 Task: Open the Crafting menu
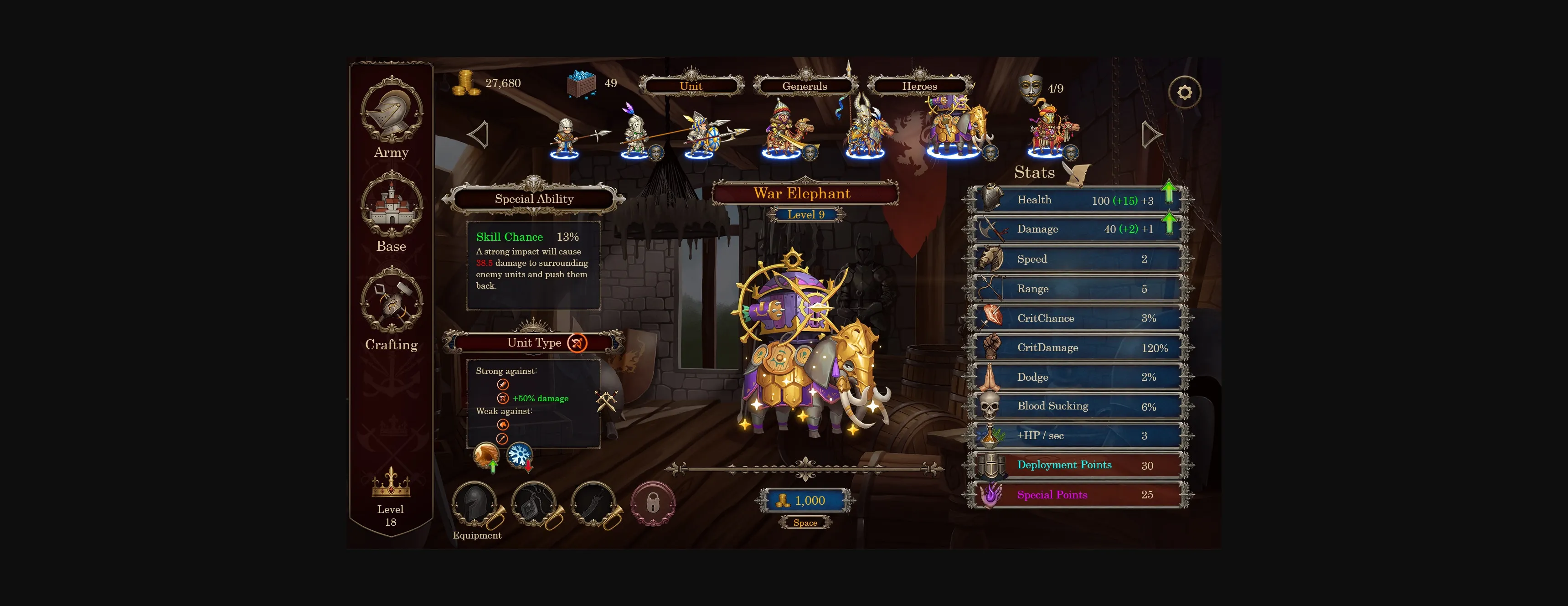click(392, 308)
